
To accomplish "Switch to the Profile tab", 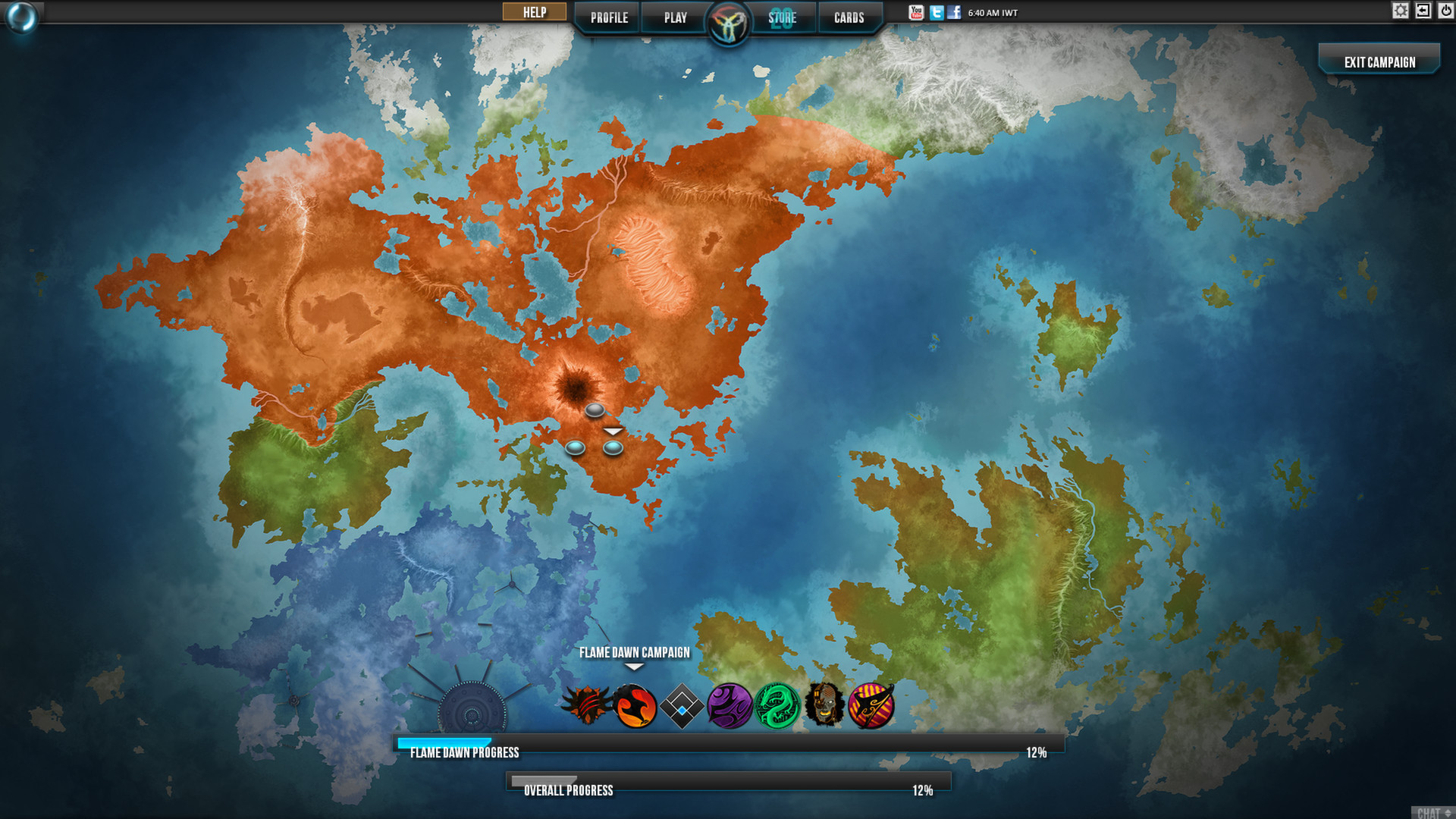I will click(x=609, y=17).
